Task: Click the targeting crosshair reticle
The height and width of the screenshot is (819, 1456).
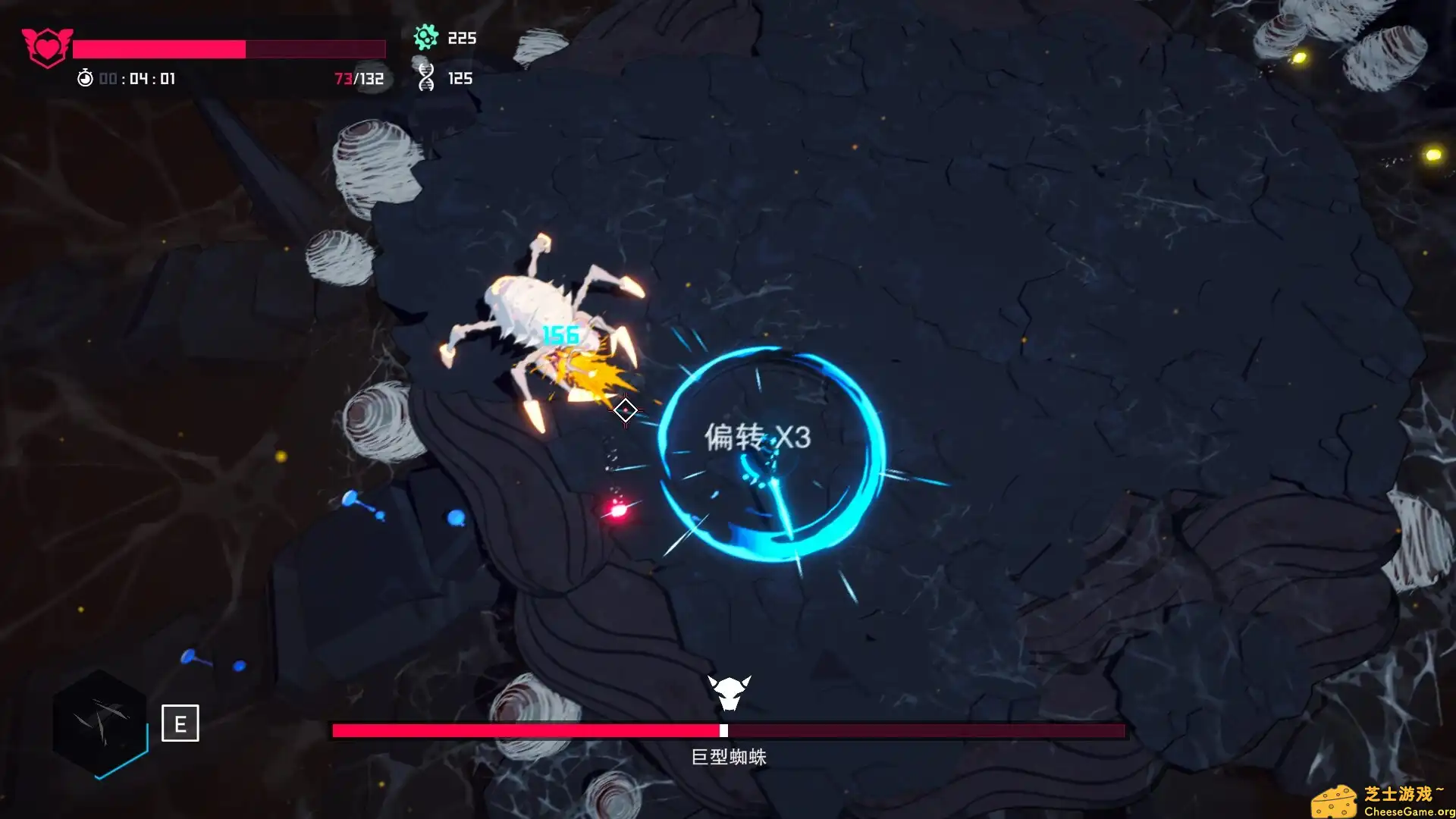Action: (x=626, y=409)
